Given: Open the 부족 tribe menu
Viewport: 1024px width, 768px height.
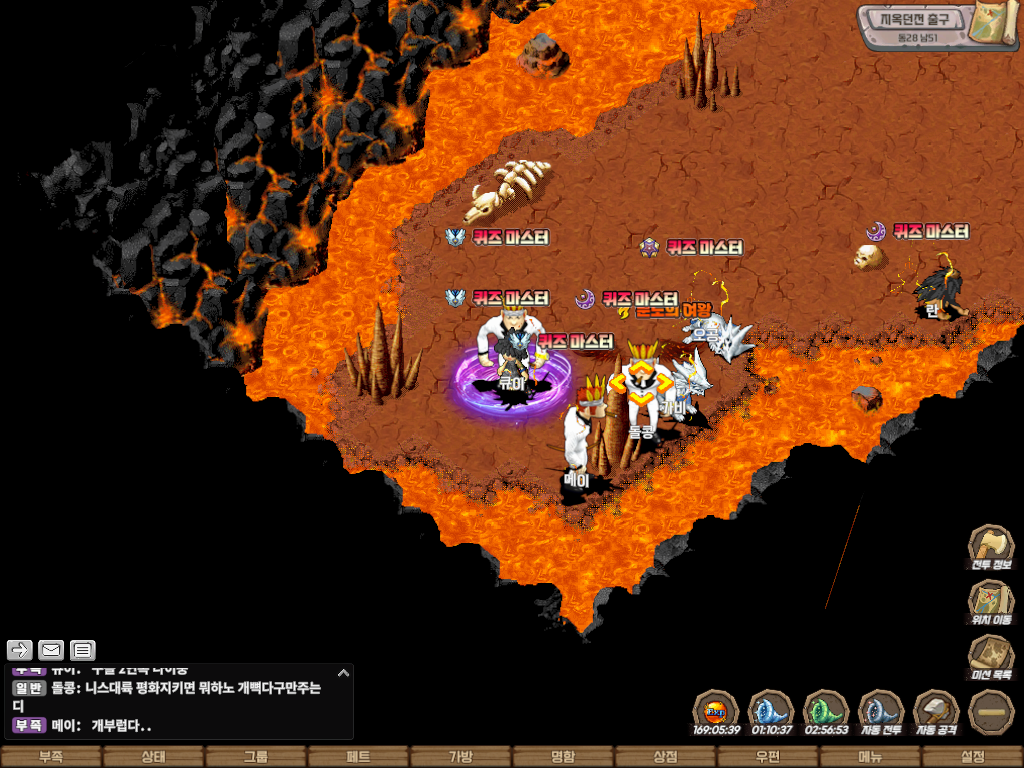Looking at the screenshot, I should pyautogui.click(x=51, y=757).
